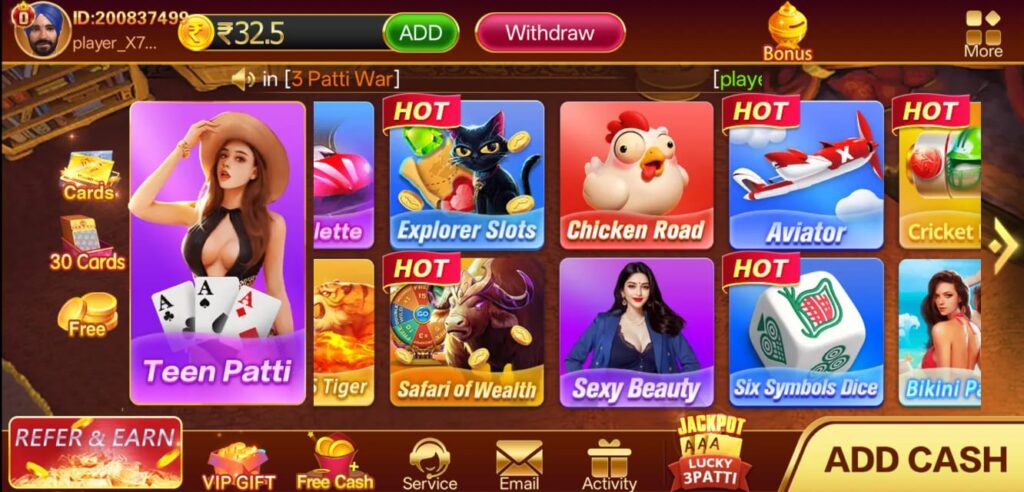Select the Chicken Road game
1024x492 pixels.
pyautogui.click(x=636, y=175)
